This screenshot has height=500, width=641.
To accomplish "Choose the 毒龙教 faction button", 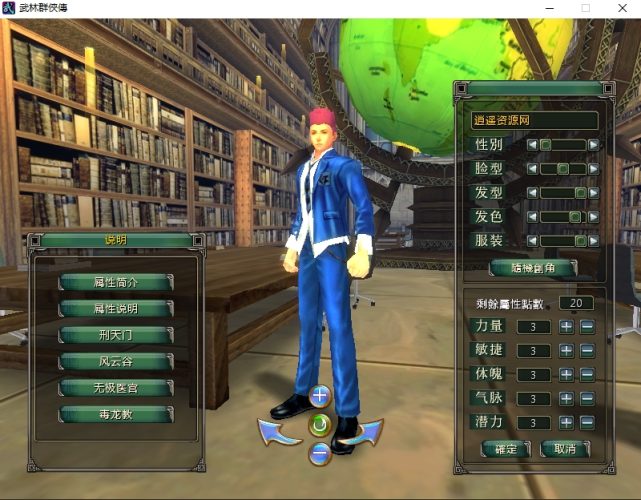I will click(x=116, y=413).
